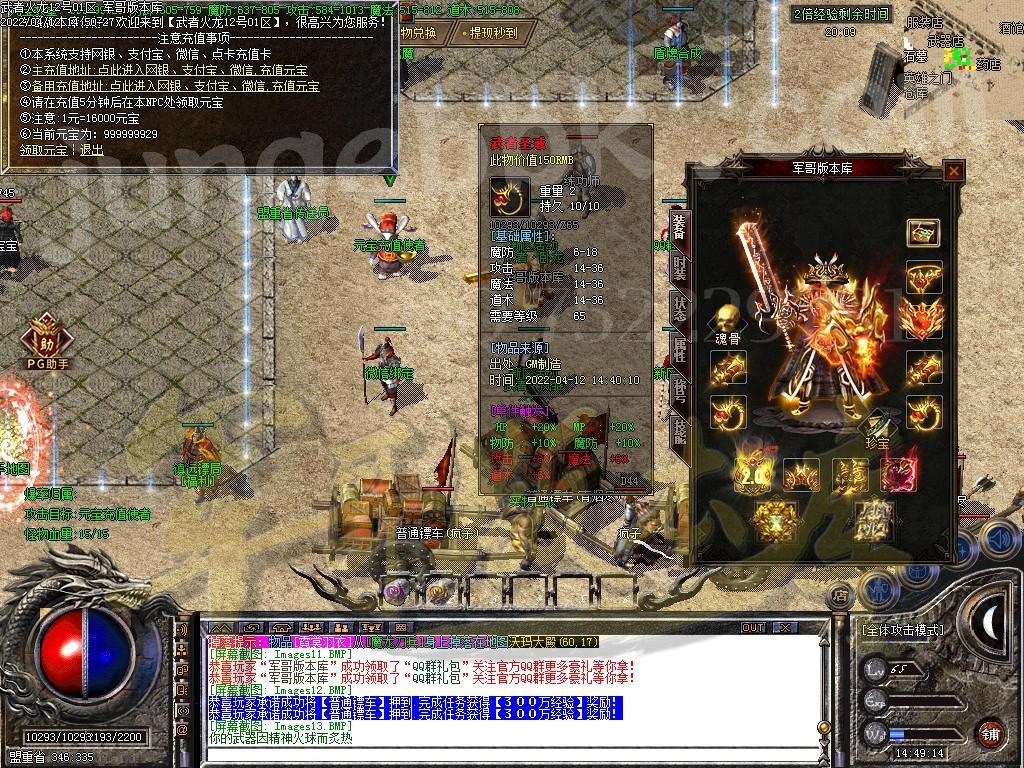1024x768 pixels.
Task: Select the 属性 attributes tab
Action: click(x=679, y=350)
